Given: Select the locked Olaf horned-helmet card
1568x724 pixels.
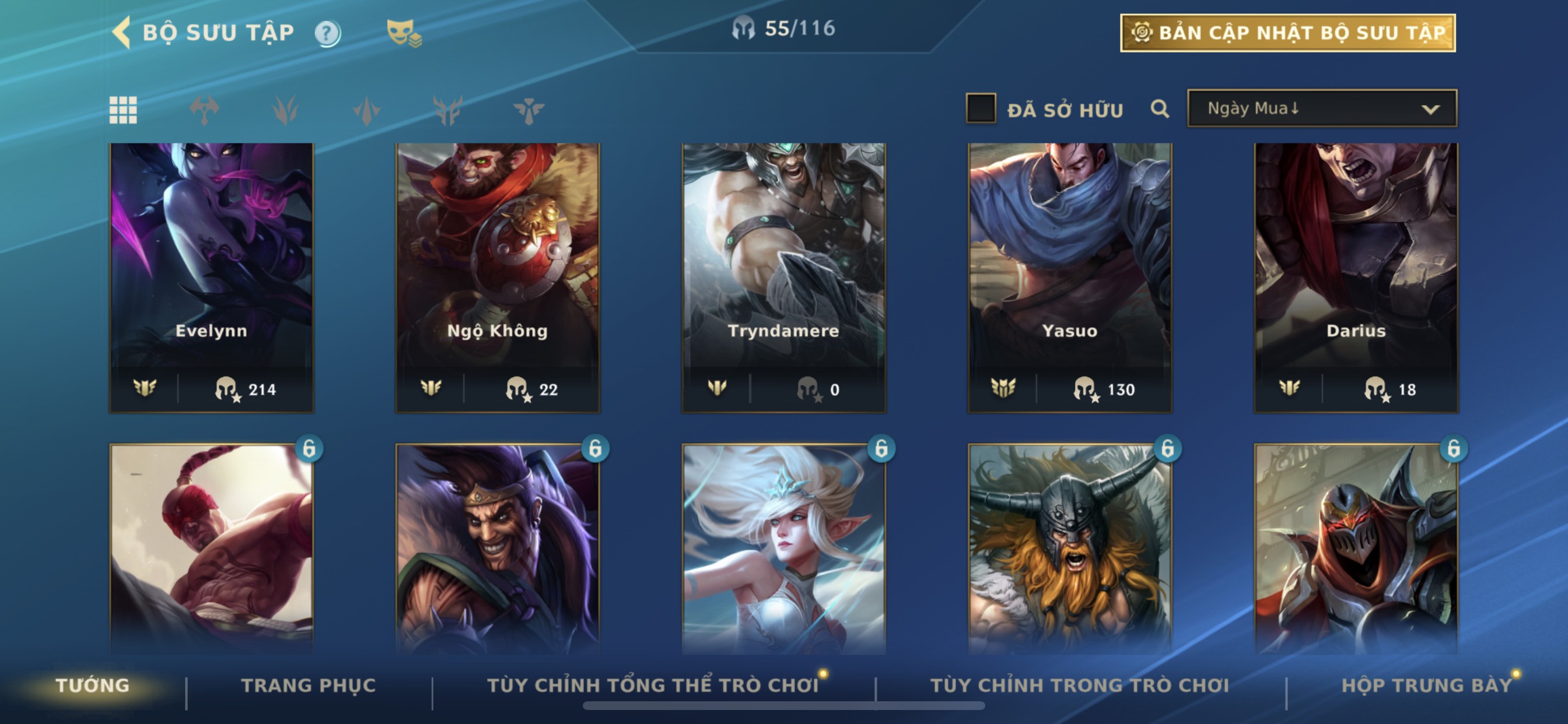Looking at the screenshot, I should pyautogui.click(x=1069, y=547).
